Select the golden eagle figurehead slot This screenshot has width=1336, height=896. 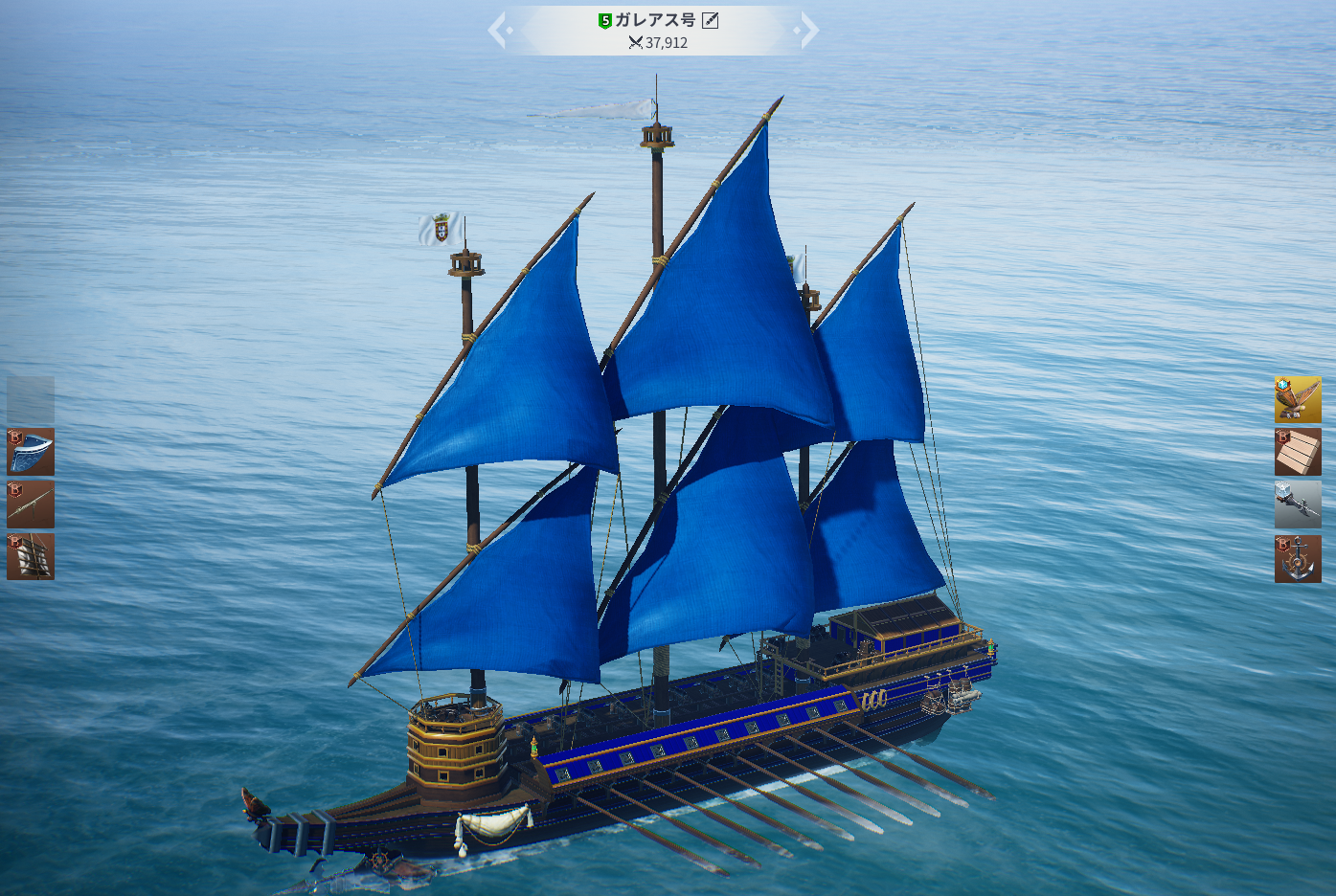coord(1298,399)
